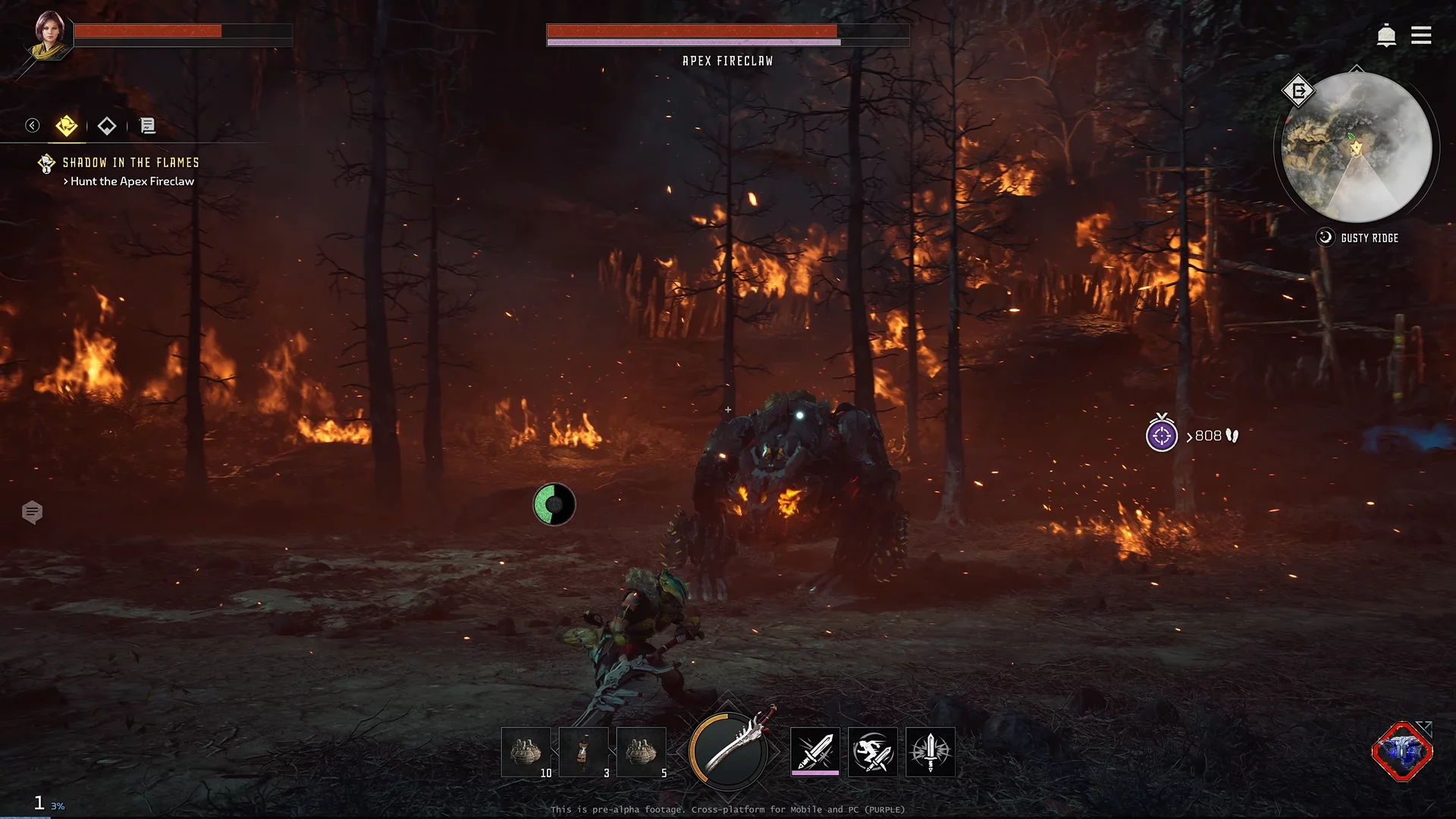This screenshot has height=819, width=1456.
Task: Use the vial item with count 3
Action: pyautogui.click(x=584, y=752)
